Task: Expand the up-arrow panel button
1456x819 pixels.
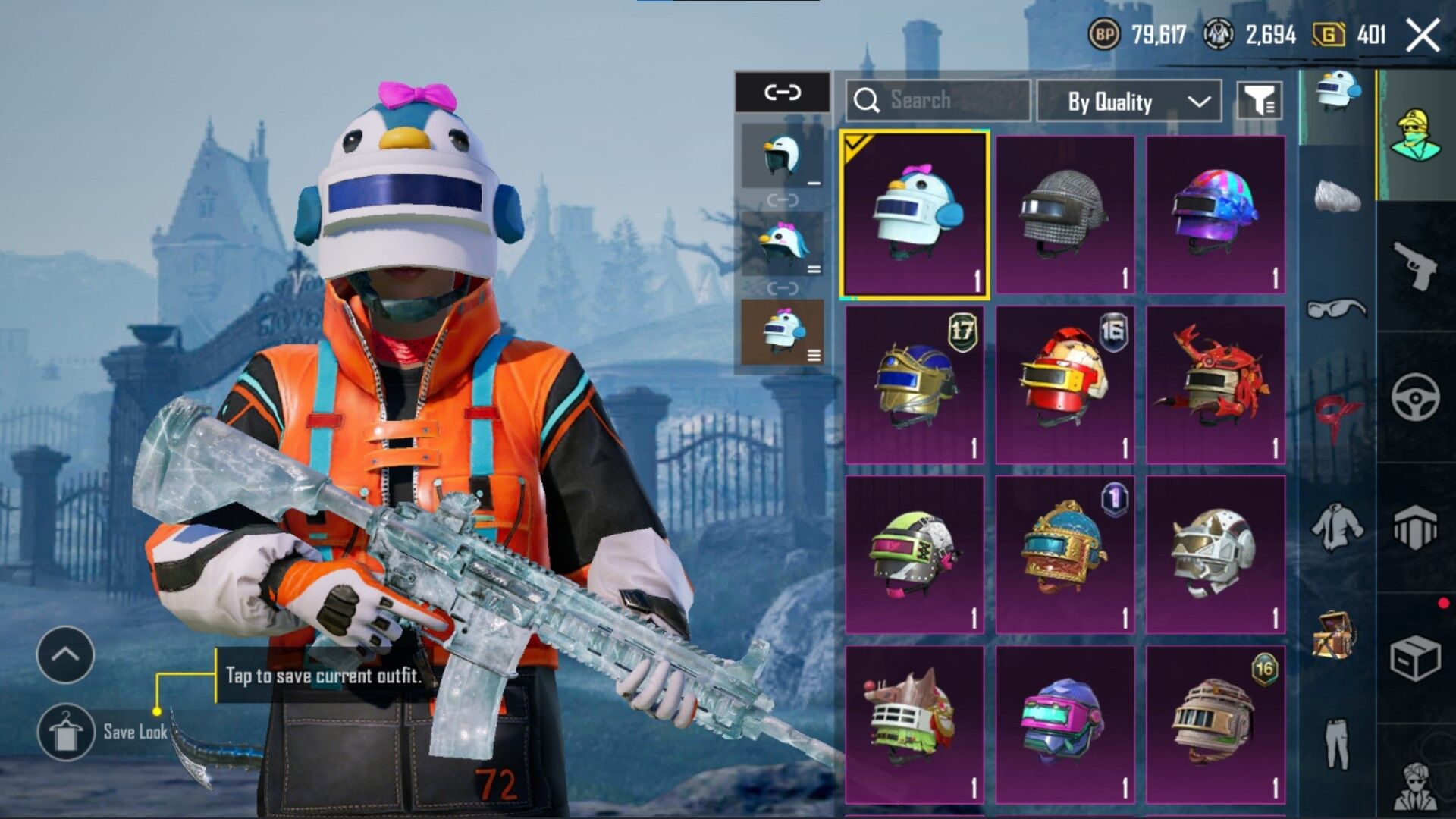Action: [66, 654]
